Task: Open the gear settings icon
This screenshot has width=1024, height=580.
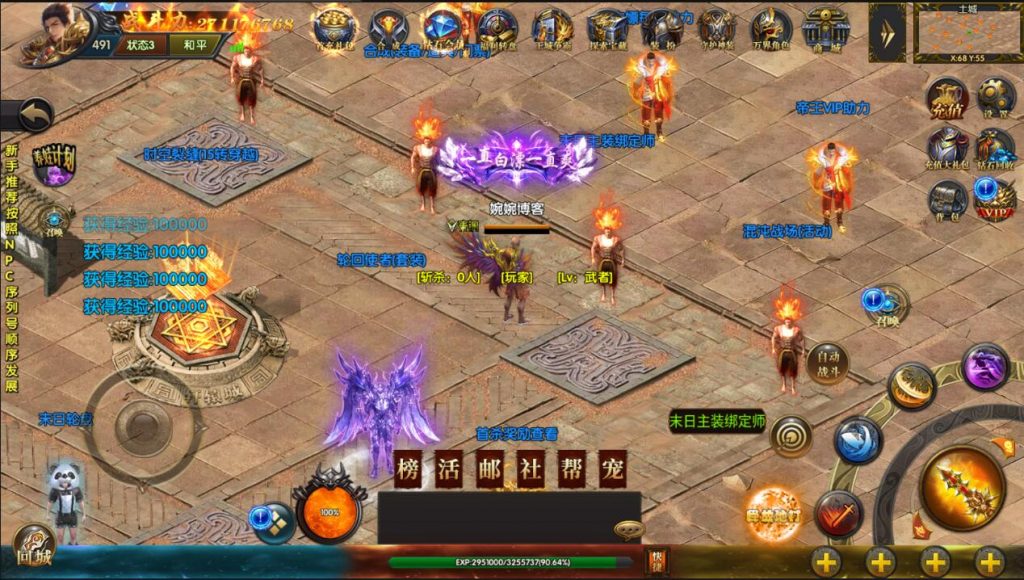Action: point(995,97)
